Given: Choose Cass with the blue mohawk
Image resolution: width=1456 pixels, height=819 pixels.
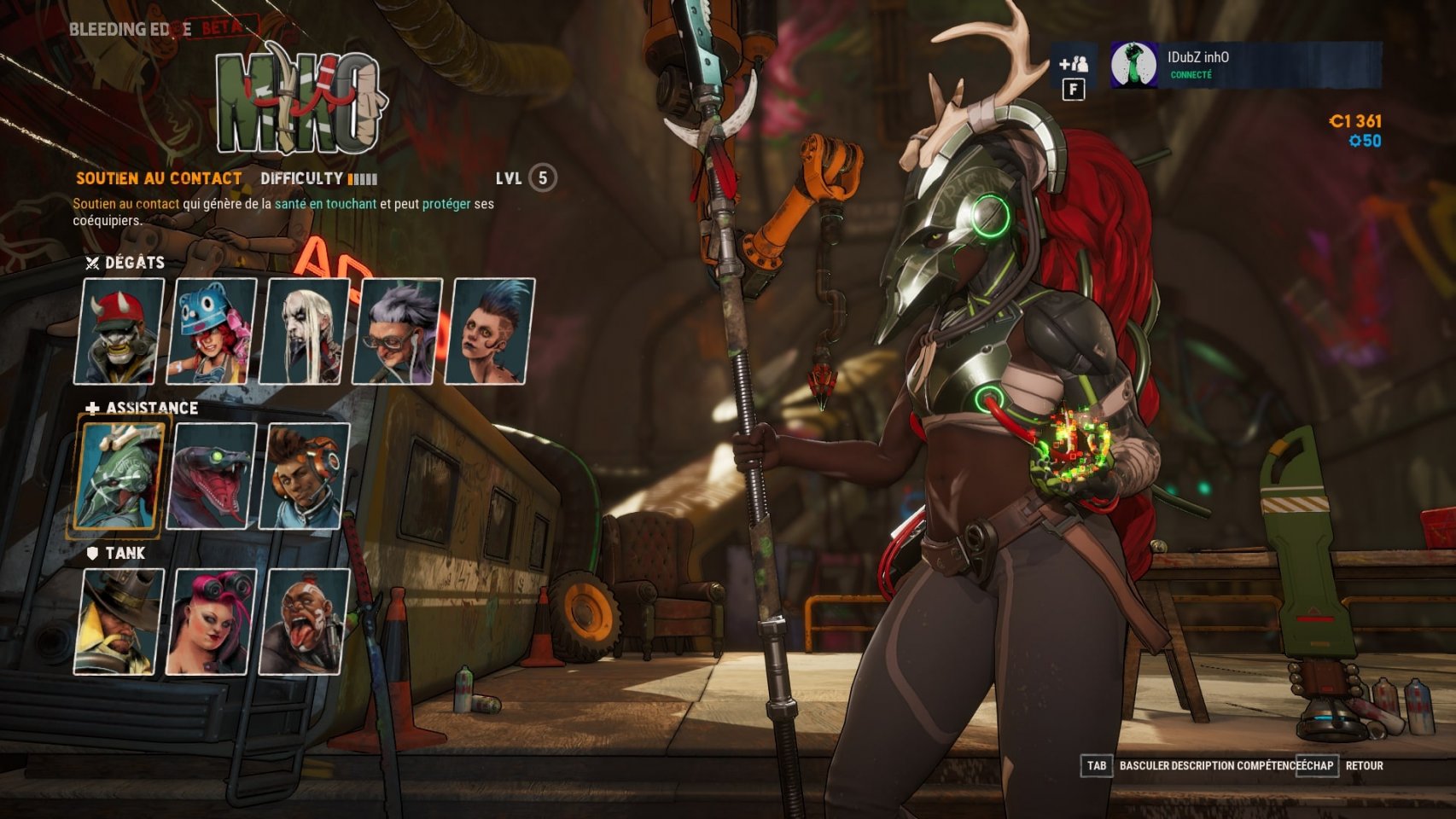Looking at the screenshot, I should tap(490, 331).
